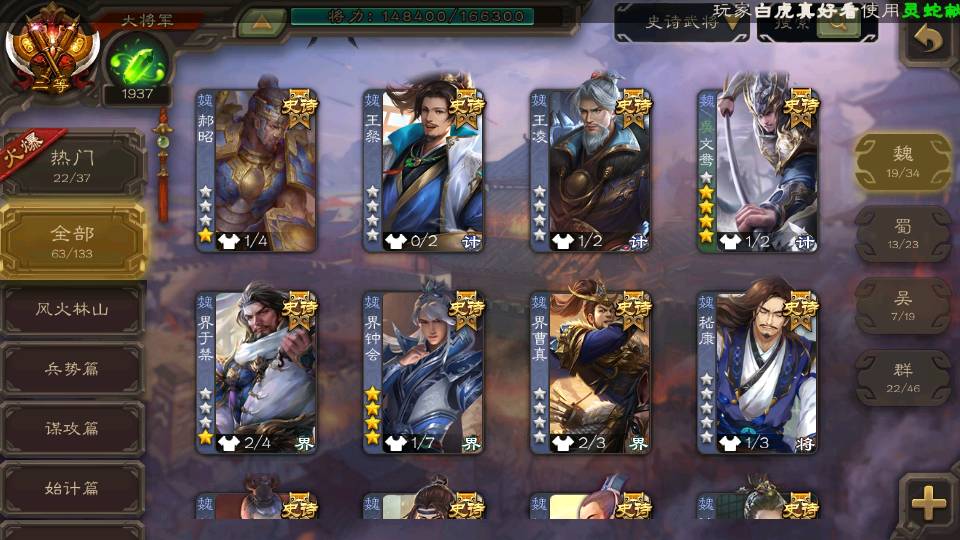
Task: Switch to the 热门 category tab
Action: (72, 165)
